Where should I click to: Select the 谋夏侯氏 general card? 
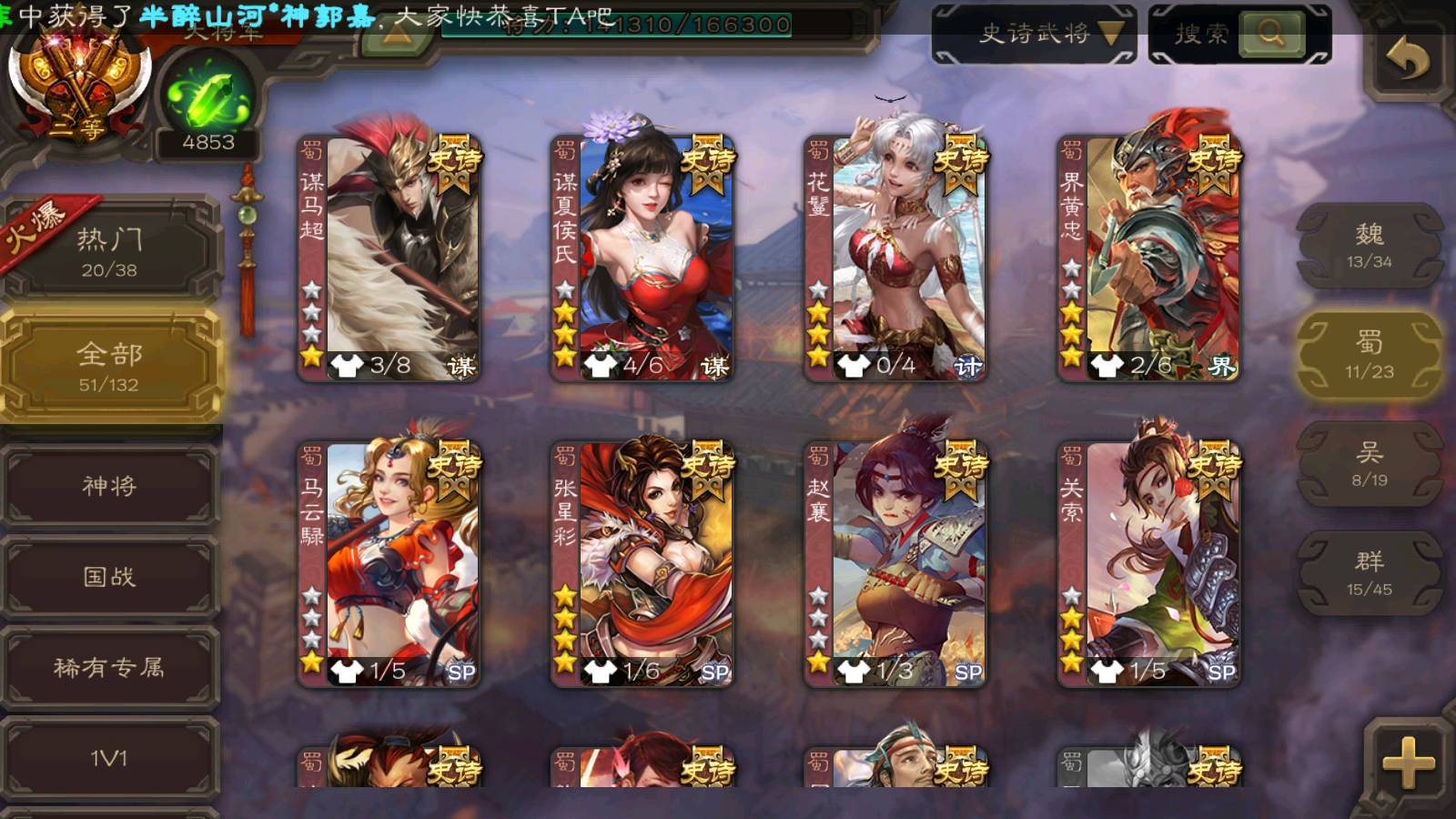click(642, 258)
